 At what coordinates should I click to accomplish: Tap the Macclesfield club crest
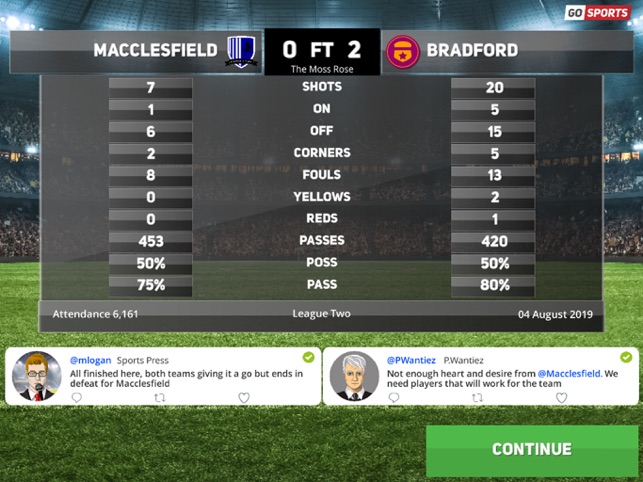coord(241,50)
